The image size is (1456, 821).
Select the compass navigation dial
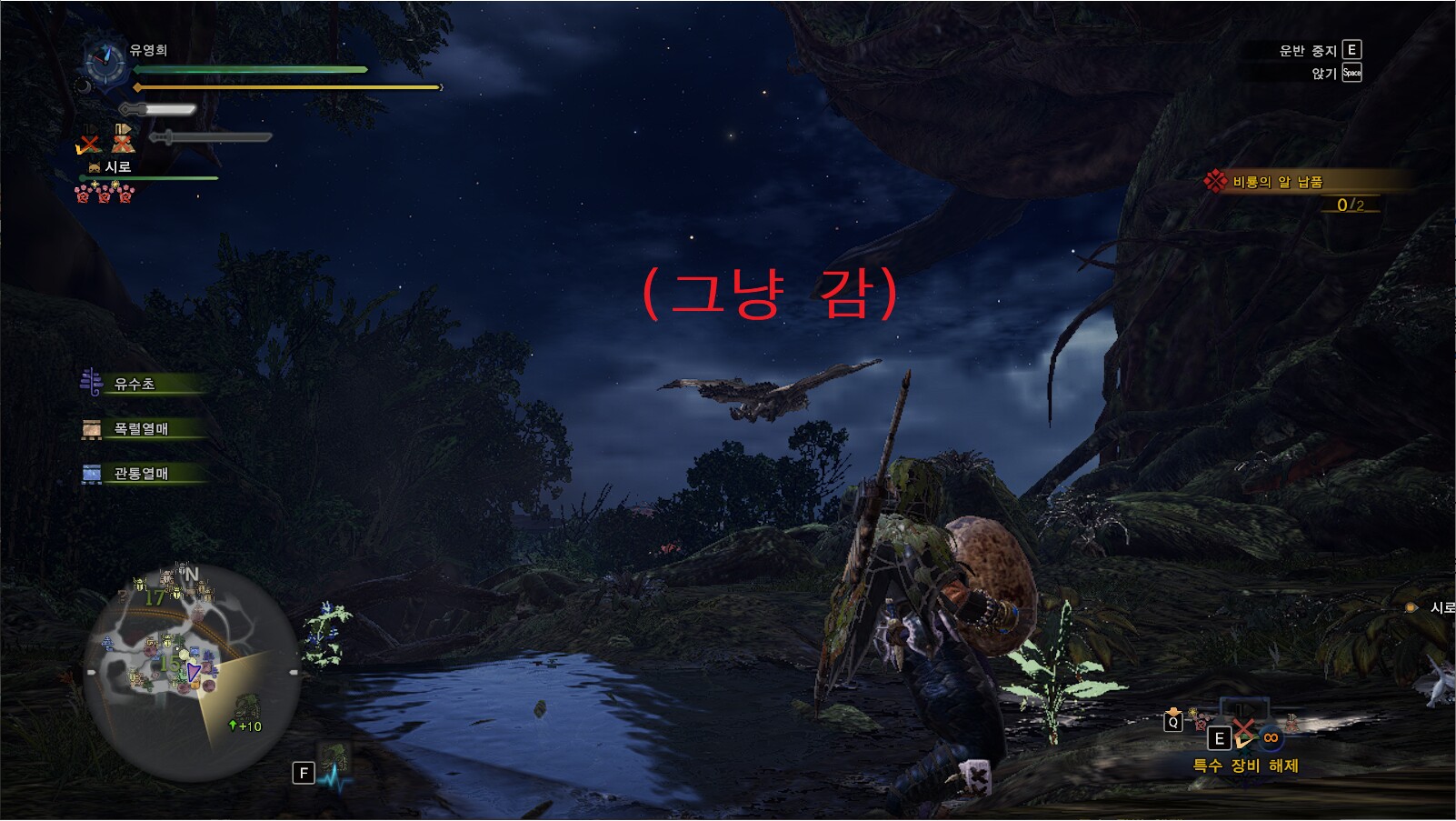(105, 62)
